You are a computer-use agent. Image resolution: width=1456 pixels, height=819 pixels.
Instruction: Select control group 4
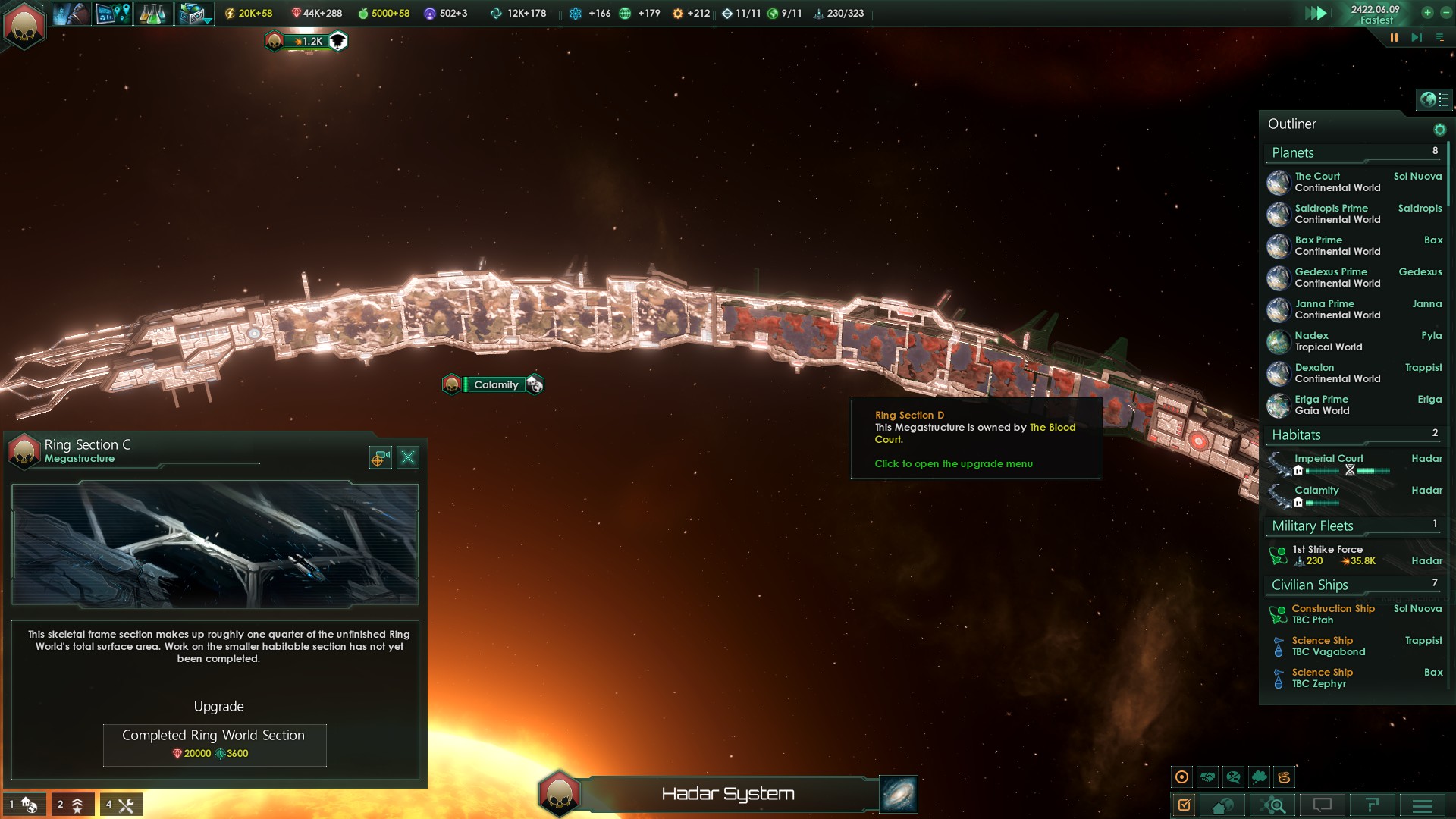pyautogui.click(x=121, y=805)
